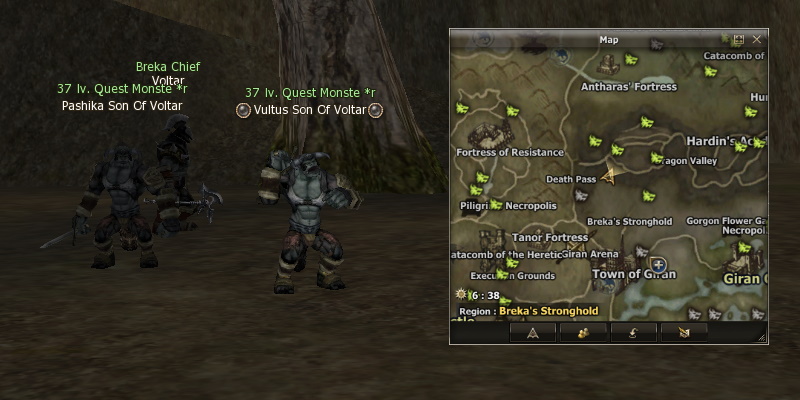
Task: Click the first map toolbar arrow button
Action: click(533, 332)
